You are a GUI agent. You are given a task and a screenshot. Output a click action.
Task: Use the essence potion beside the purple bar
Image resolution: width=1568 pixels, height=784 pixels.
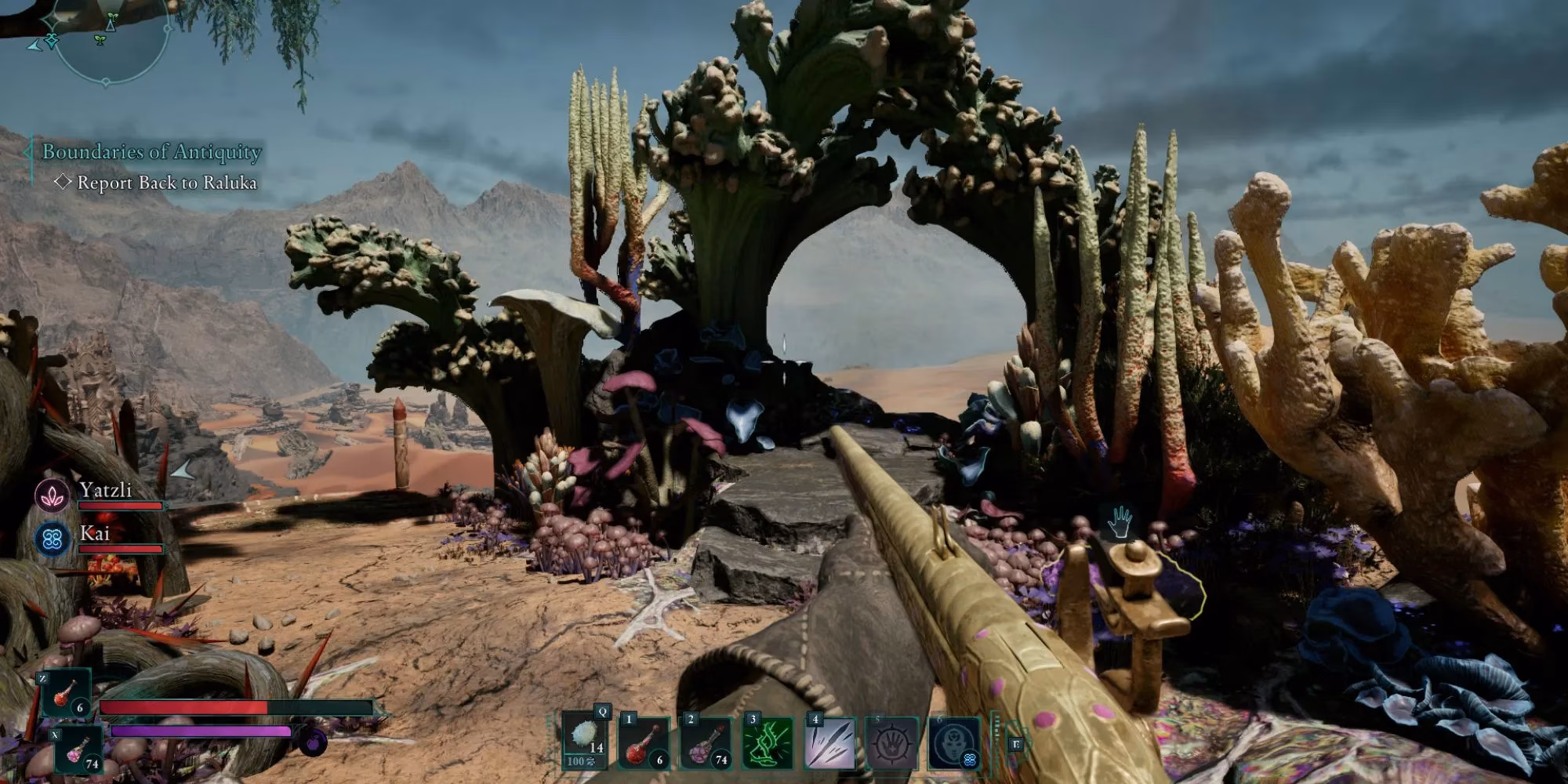point(77,750)
